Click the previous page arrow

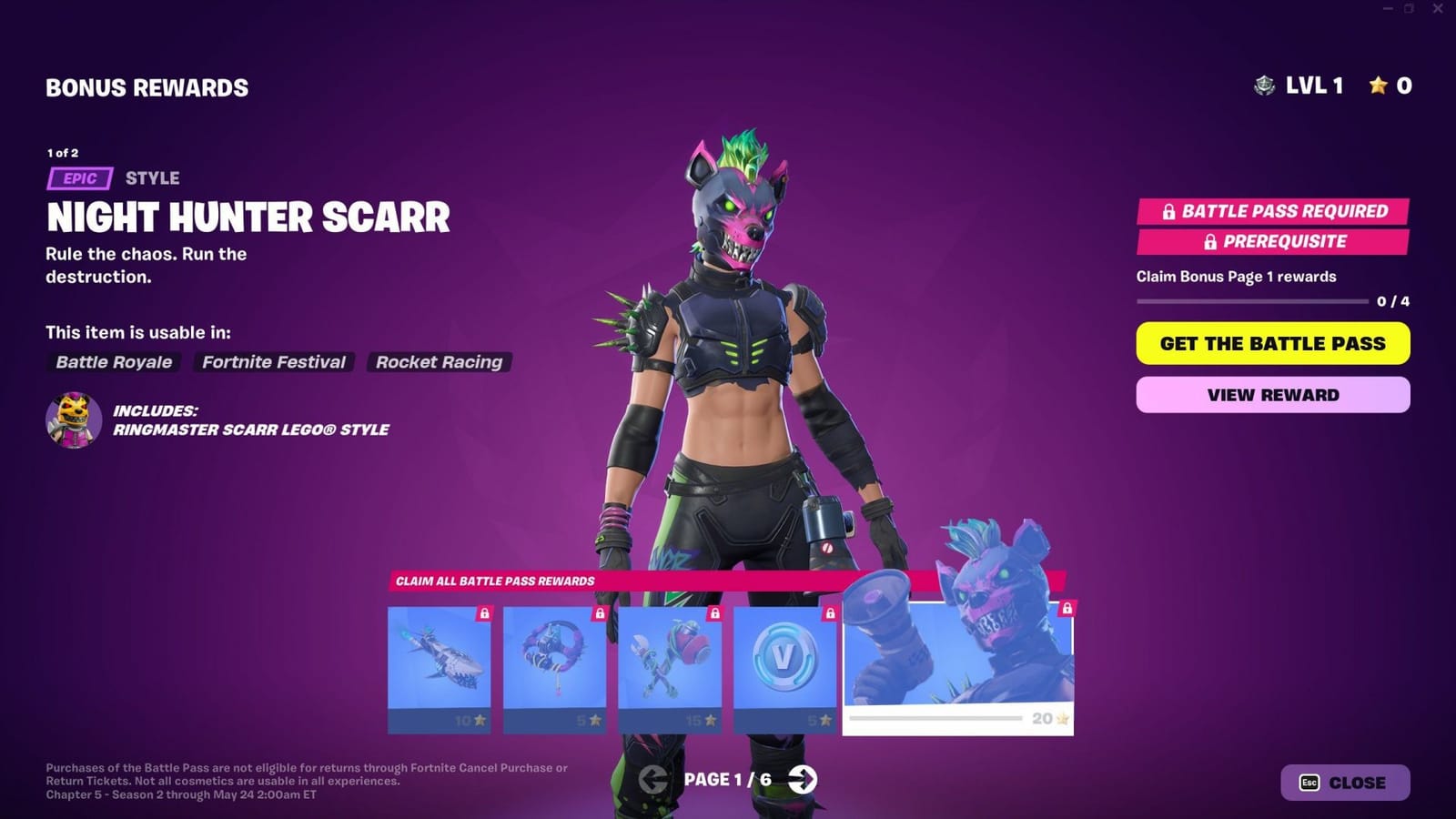653,780
